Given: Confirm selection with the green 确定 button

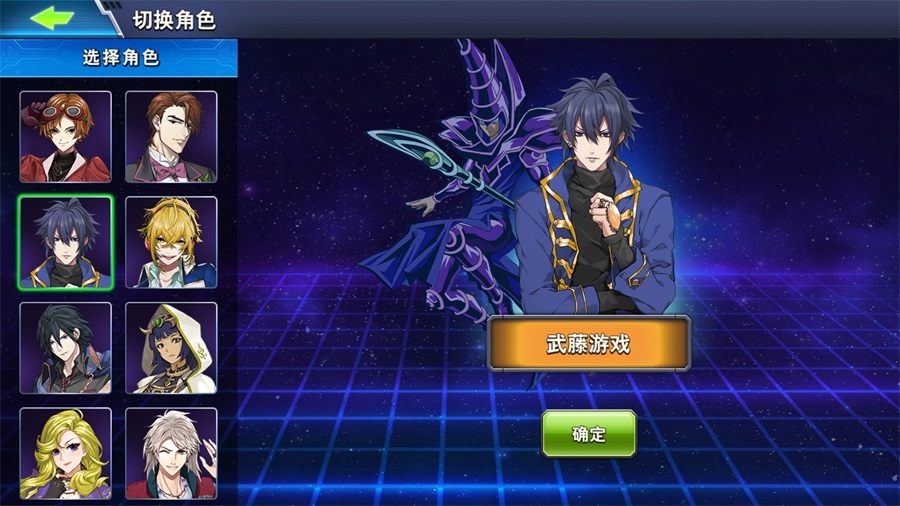Looking at the screenshot, I should [x=589, y=434].
